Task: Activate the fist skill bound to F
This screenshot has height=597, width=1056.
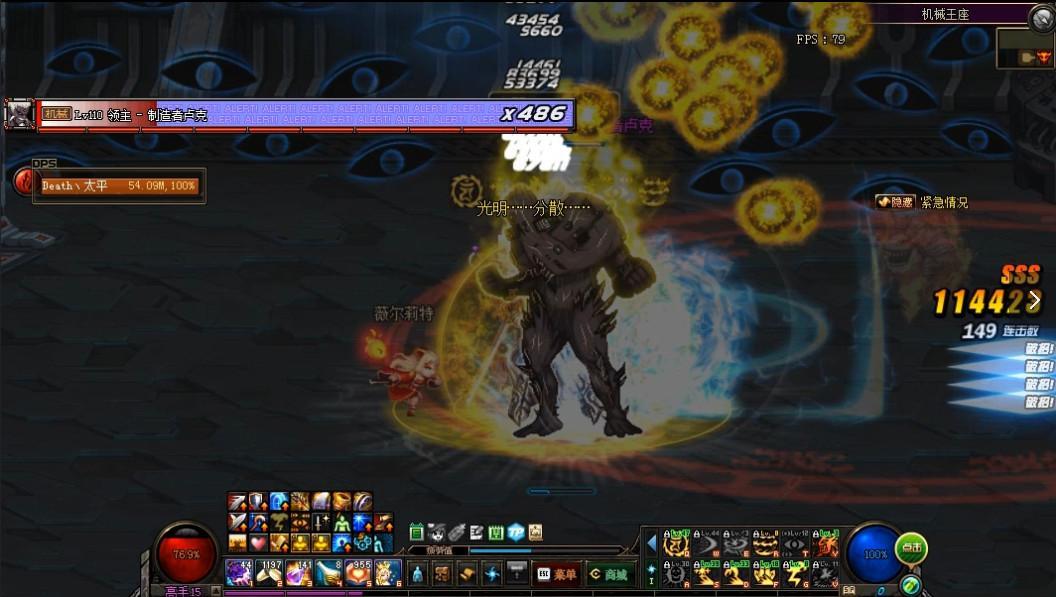Action: point(767,574)
